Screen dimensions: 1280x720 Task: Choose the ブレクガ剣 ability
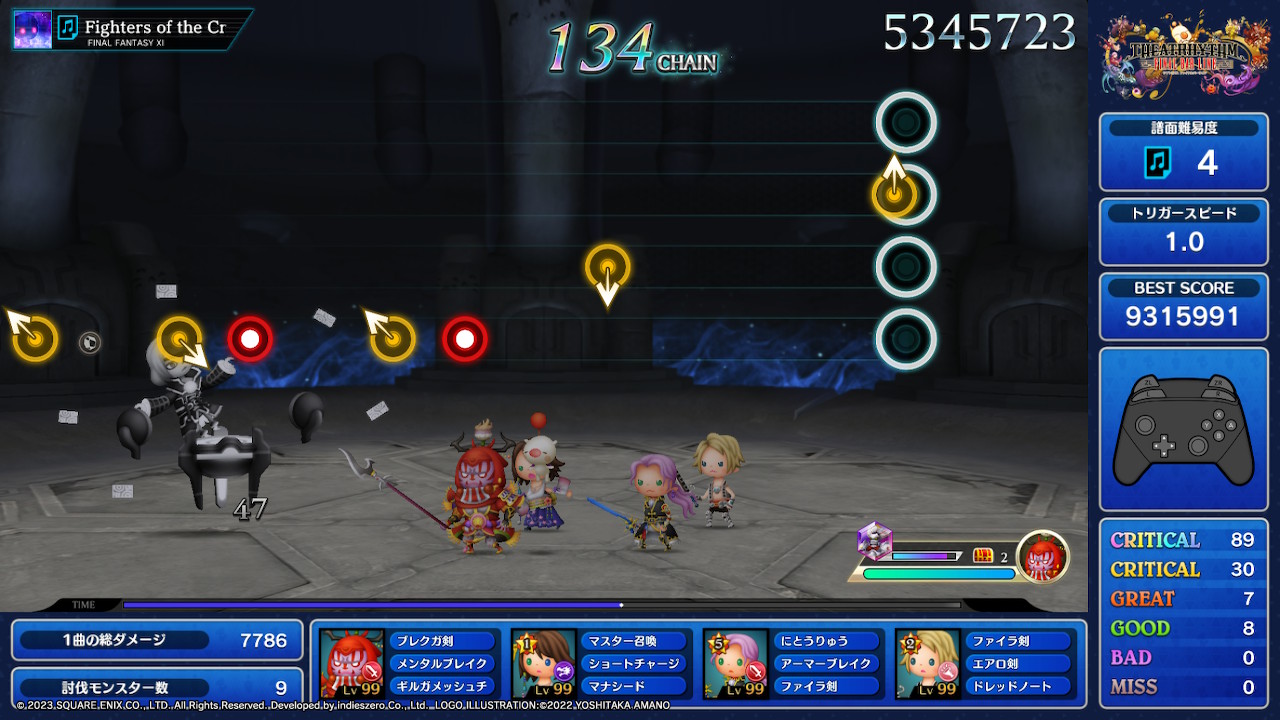pos(441,641)
